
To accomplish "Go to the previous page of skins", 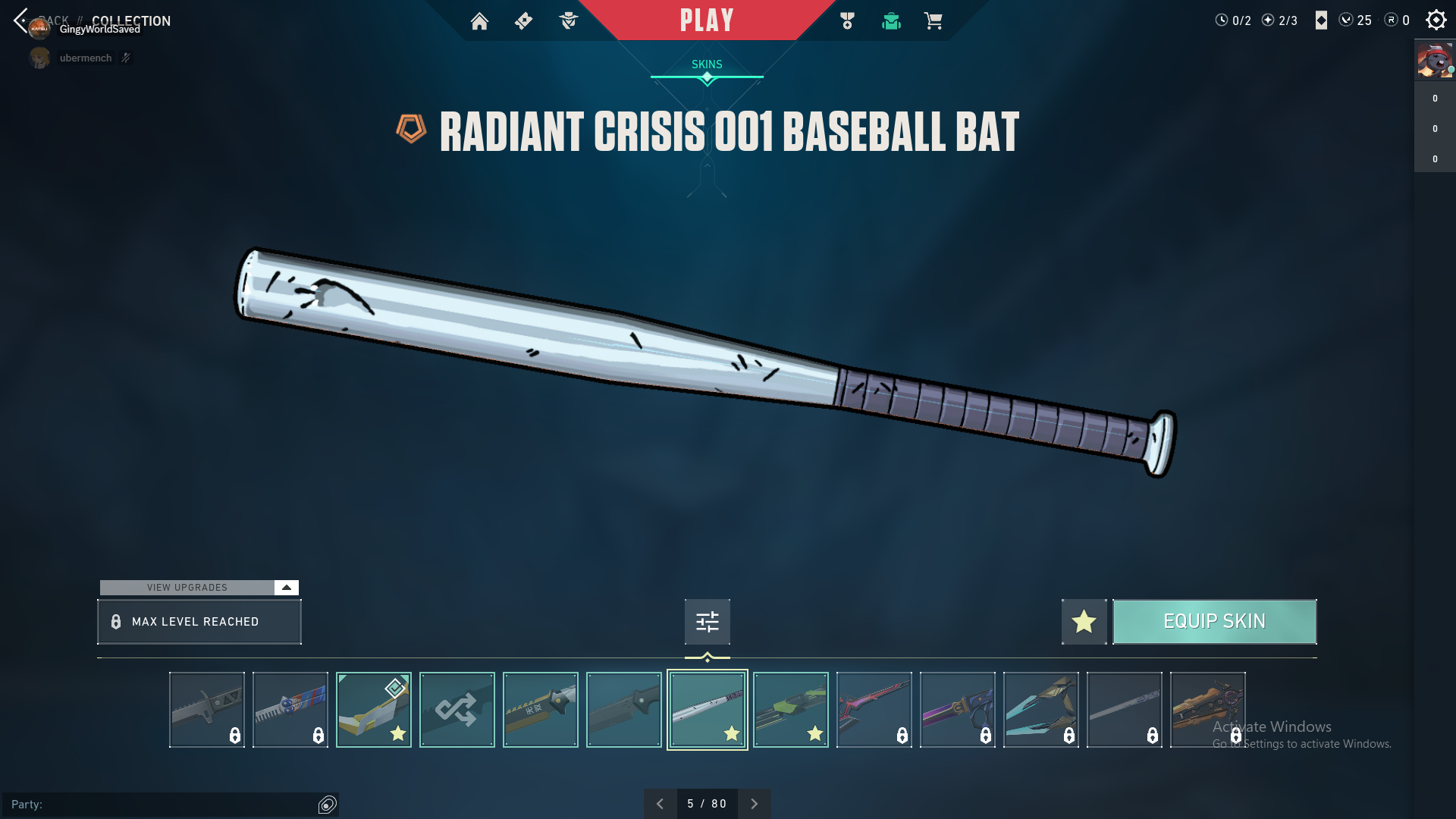I will 660,804.
